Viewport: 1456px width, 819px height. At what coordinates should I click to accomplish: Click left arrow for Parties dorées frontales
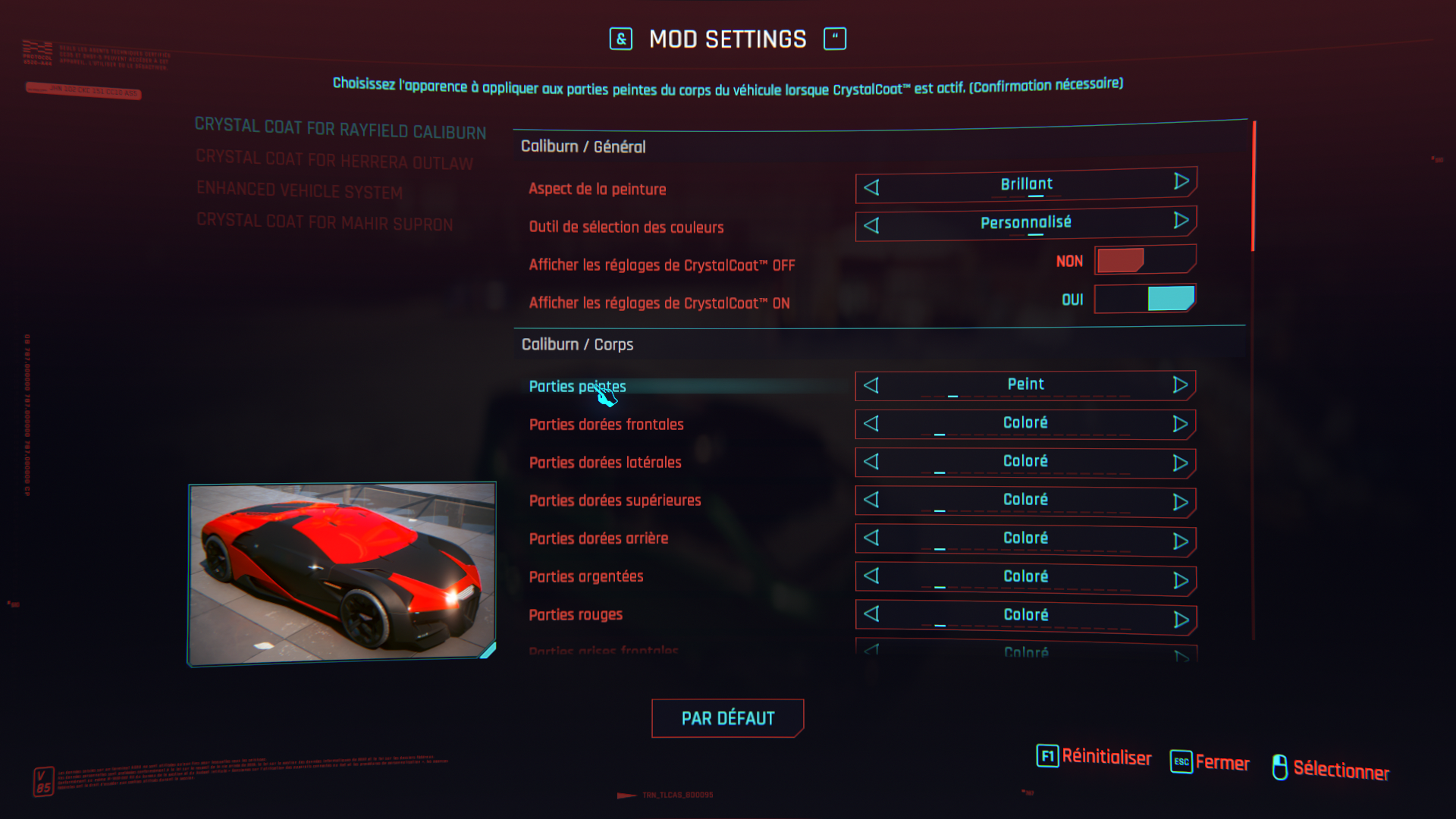pos(871,424)
